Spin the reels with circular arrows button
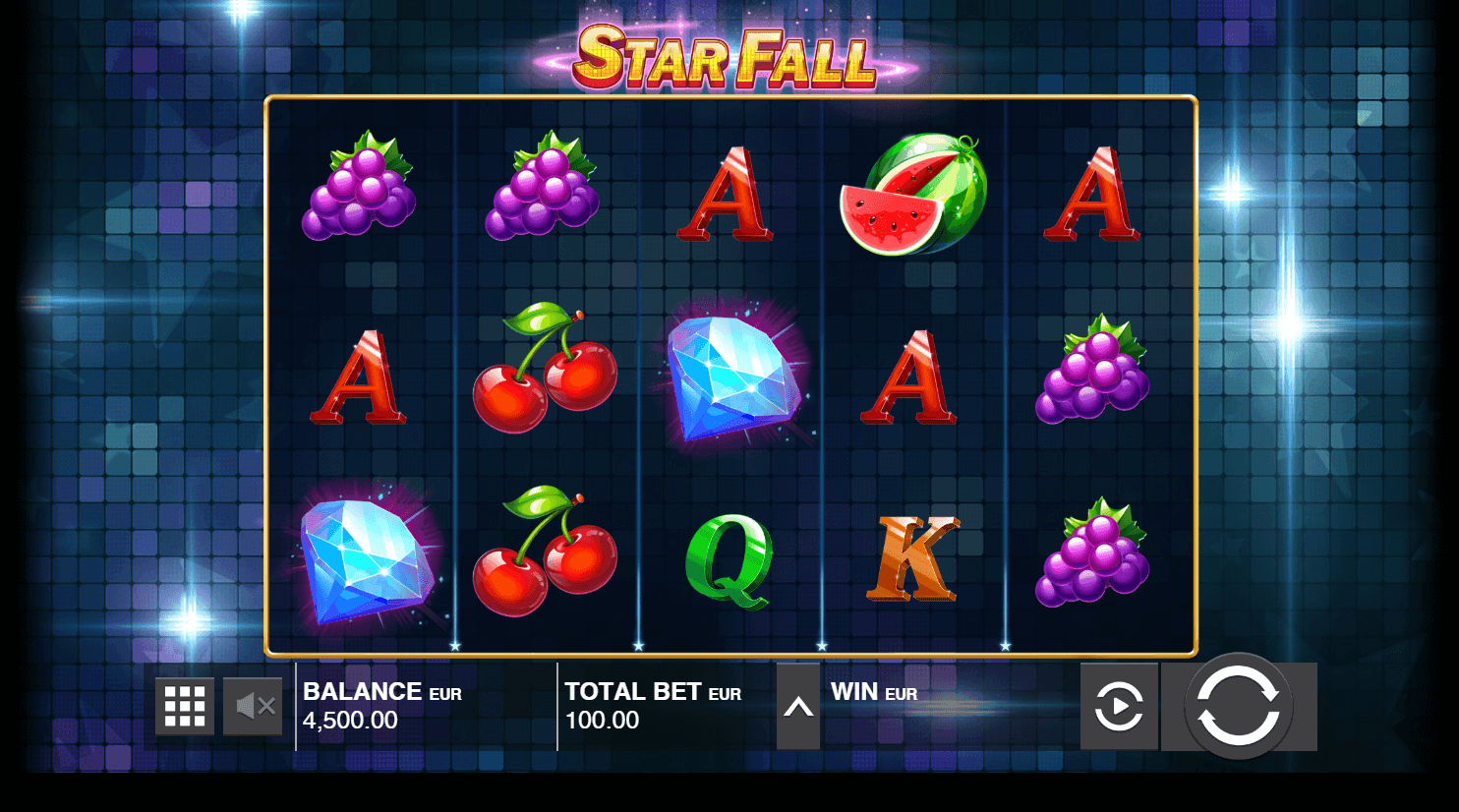Screen dimensions: 1459x812 1238,706
